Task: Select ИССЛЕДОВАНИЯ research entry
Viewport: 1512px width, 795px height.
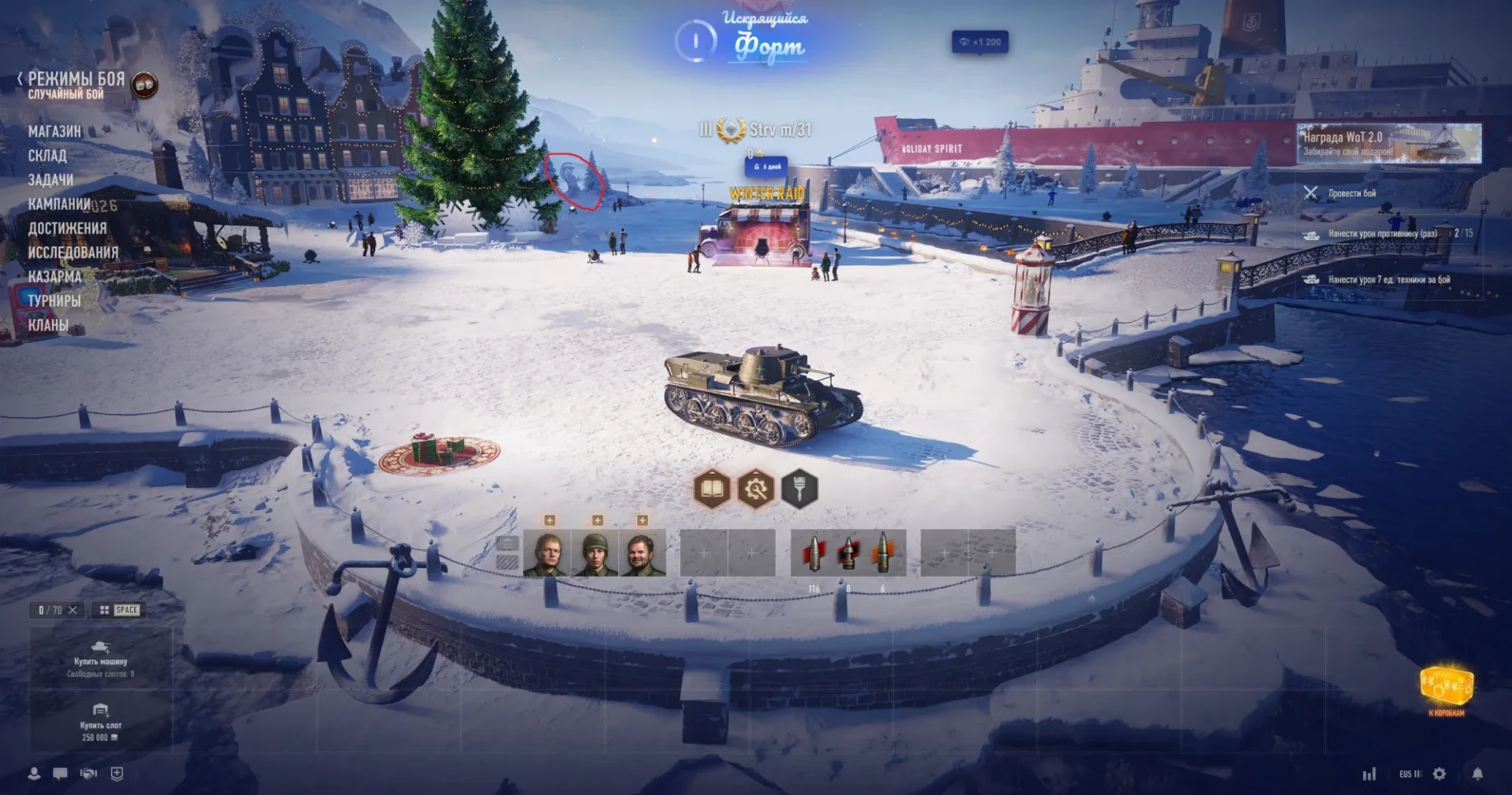Action: (x=73, y=253)
